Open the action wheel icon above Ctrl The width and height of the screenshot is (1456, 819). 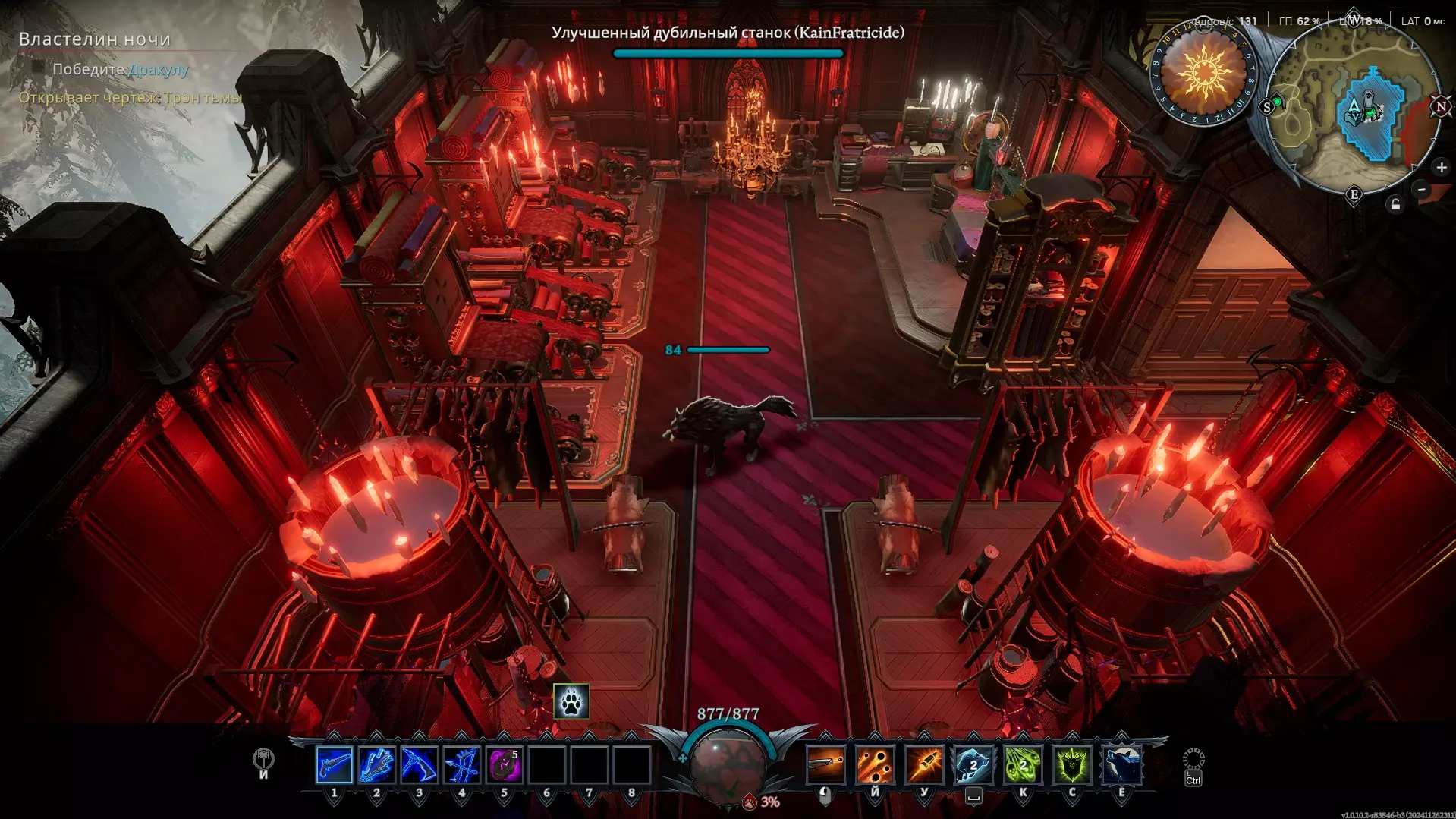tap(1193, 758)
